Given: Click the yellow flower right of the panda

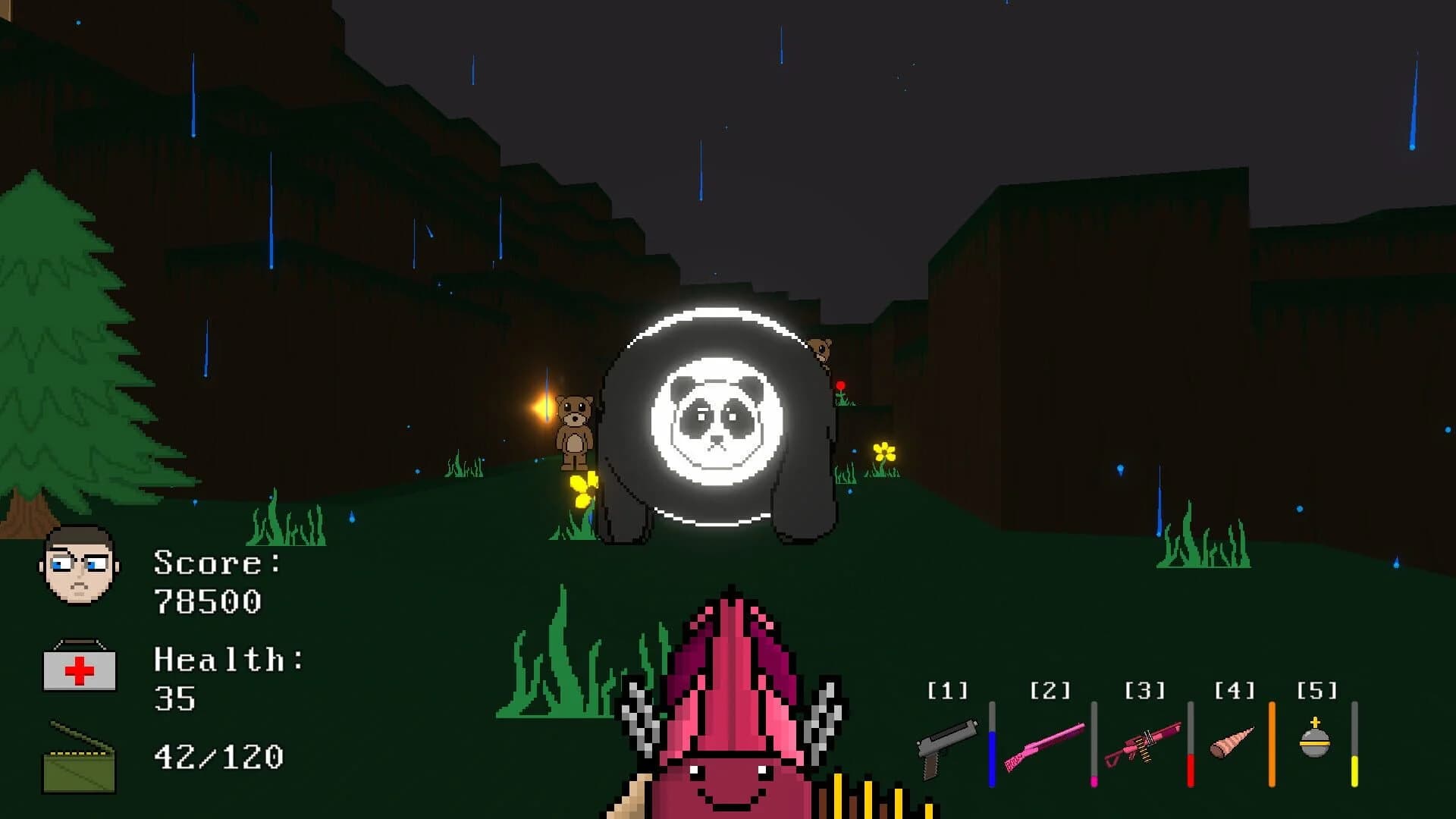Looking at the screenshot, I should (883, 451).
